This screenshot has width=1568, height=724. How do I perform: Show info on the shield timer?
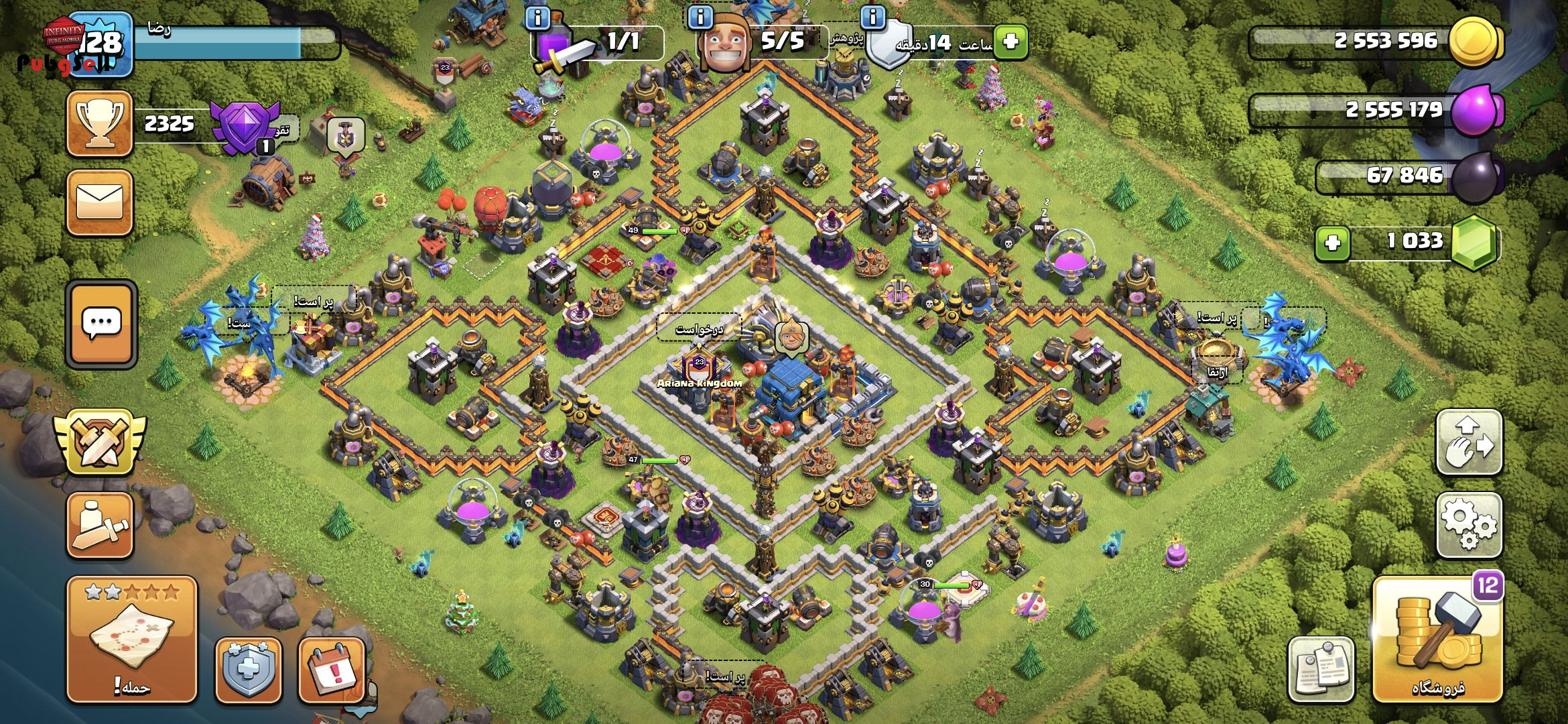tap(872, 17)
